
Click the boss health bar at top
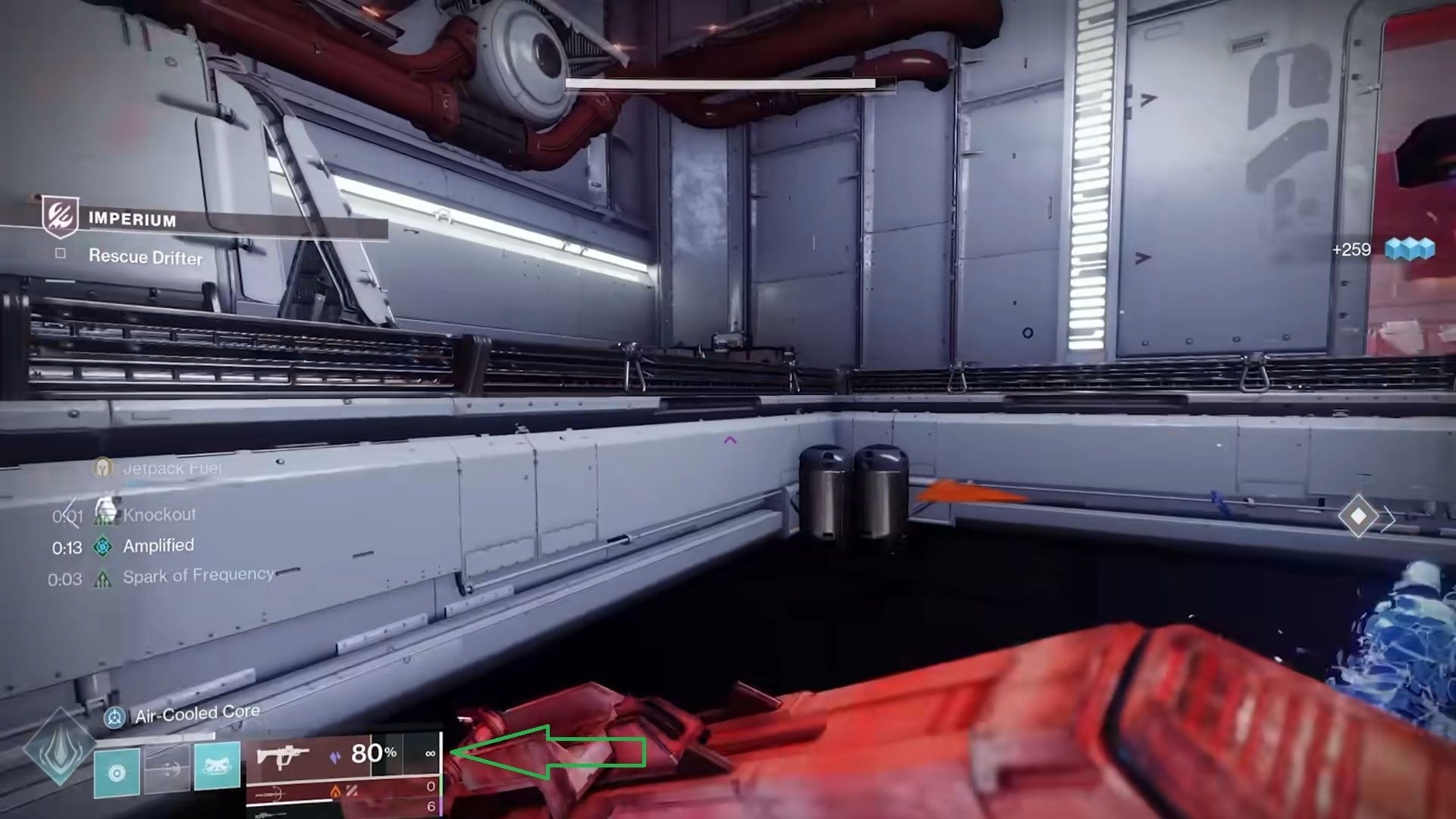tap(720, 83)
